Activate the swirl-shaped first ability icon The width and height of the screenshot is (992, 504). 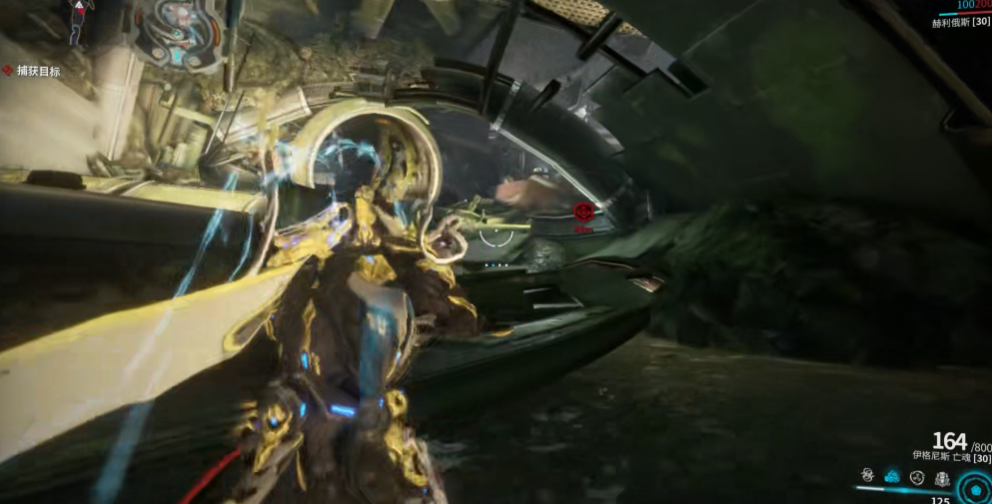(867, 477)
